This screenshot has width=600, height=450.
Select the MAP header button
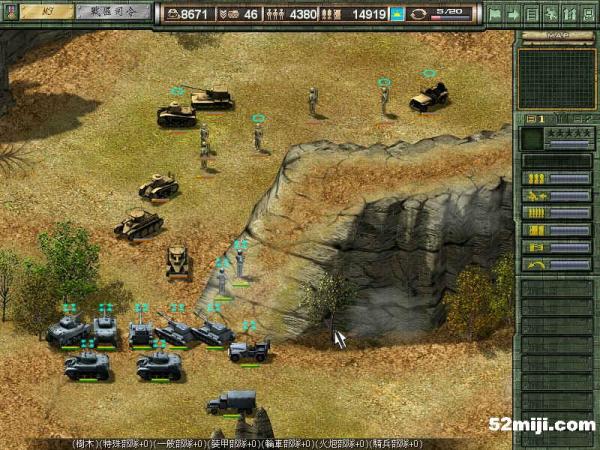click(x=556, y=36)
